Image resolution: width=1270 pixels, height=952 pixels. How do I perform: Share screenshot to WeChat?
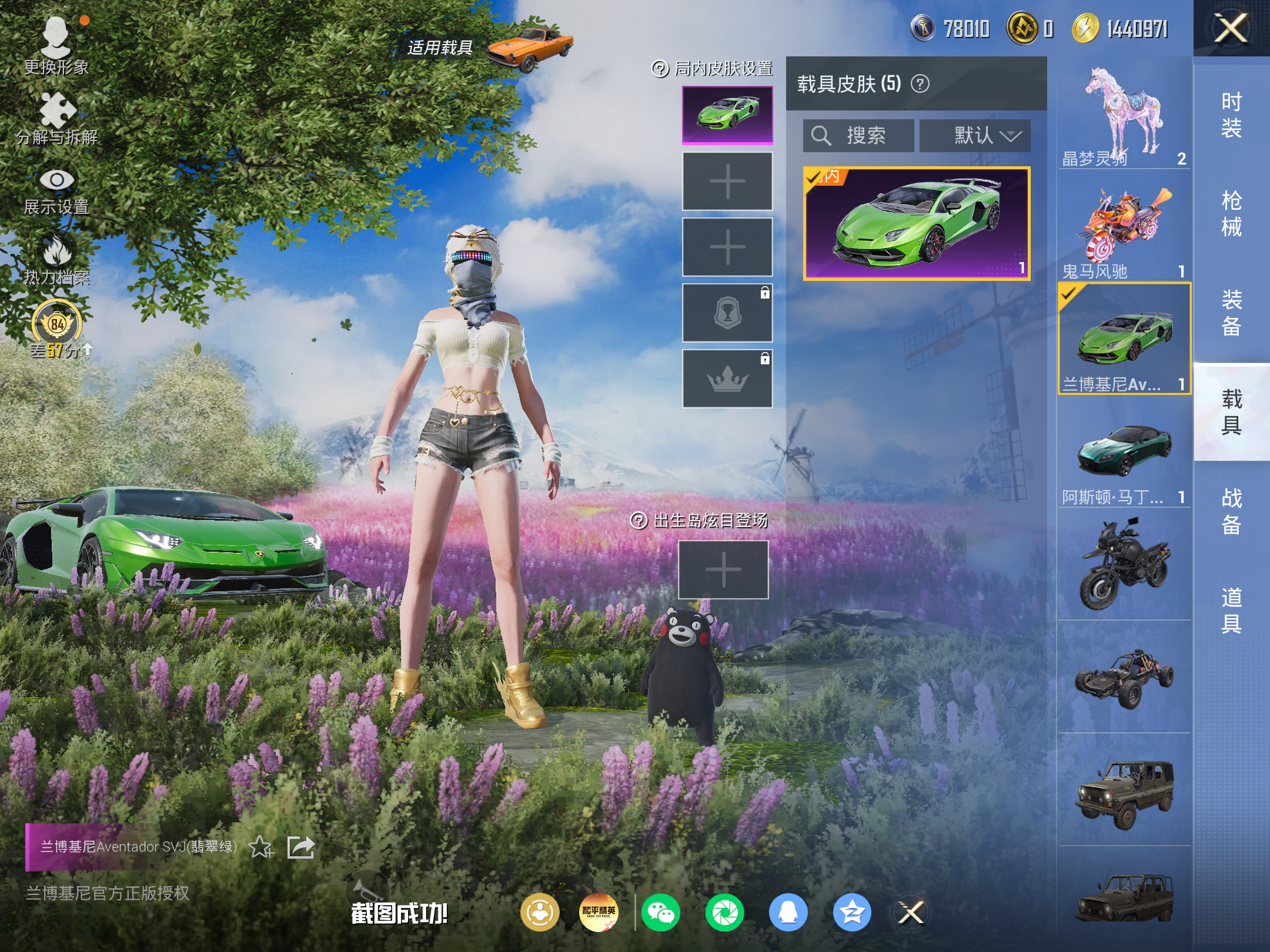pos(661,913)
